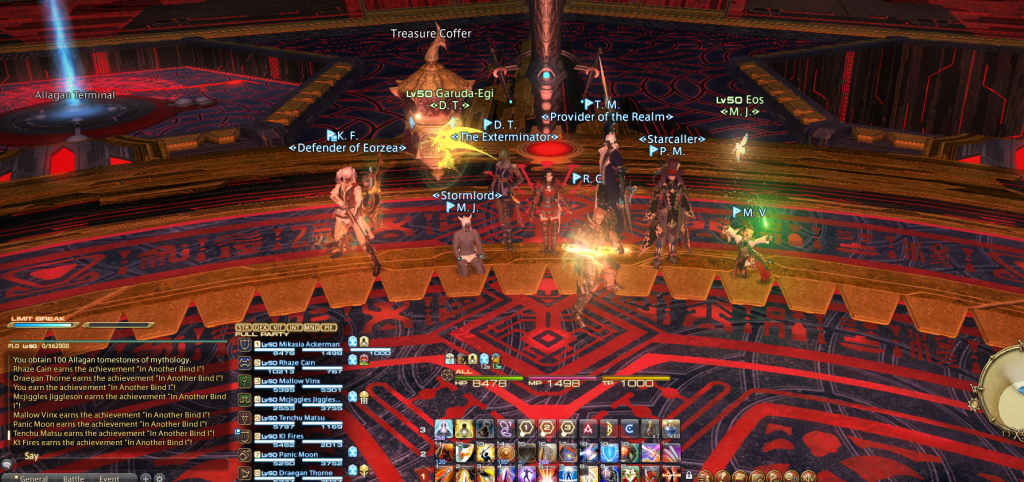Screen dimensions: 1024x482
Task: Activate the red A waymark icon
Action: click(x=589, y=429)
